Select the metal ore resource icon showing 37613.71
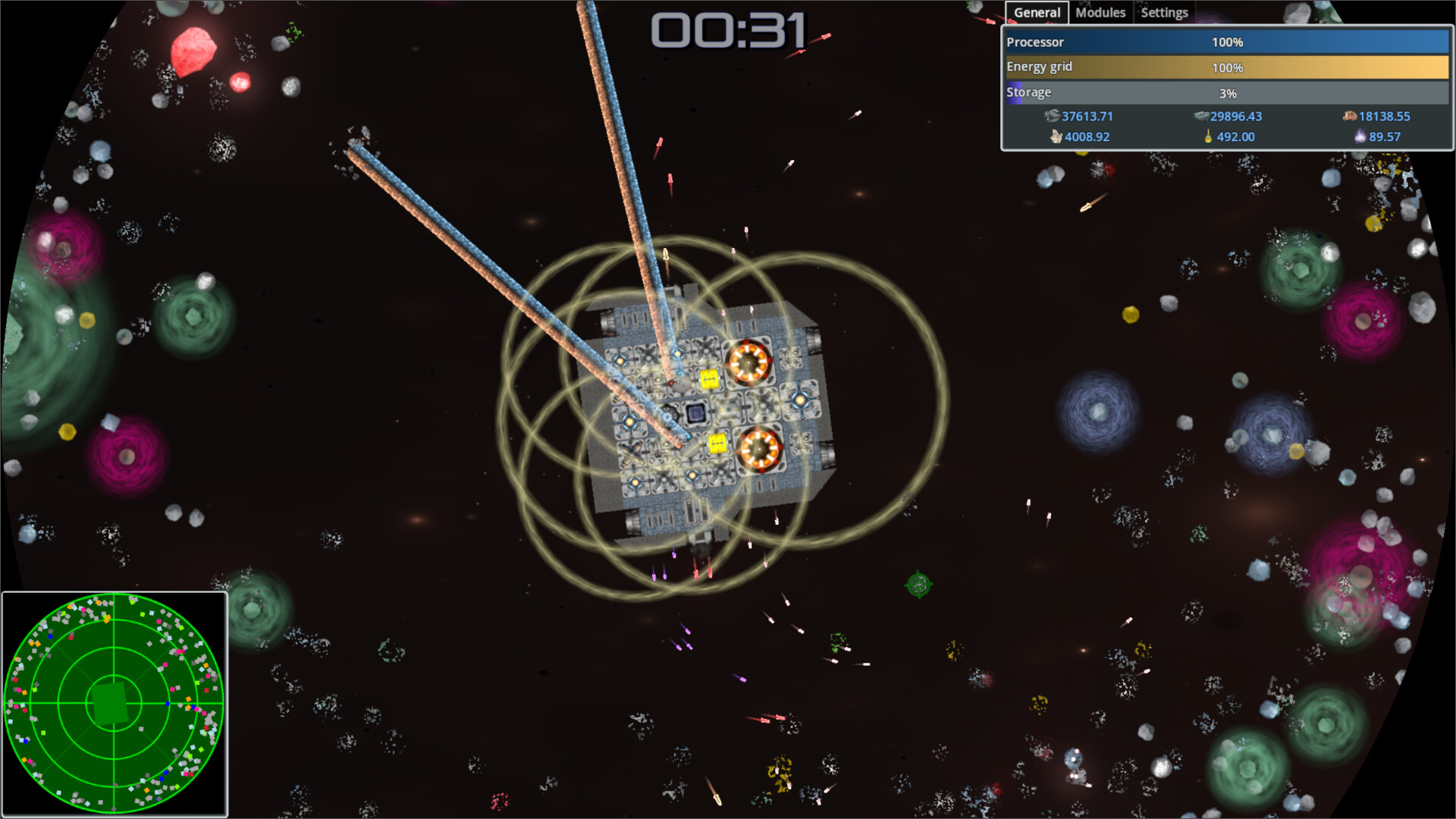Screen dimensions: 1456x819 coord(1053,116)
